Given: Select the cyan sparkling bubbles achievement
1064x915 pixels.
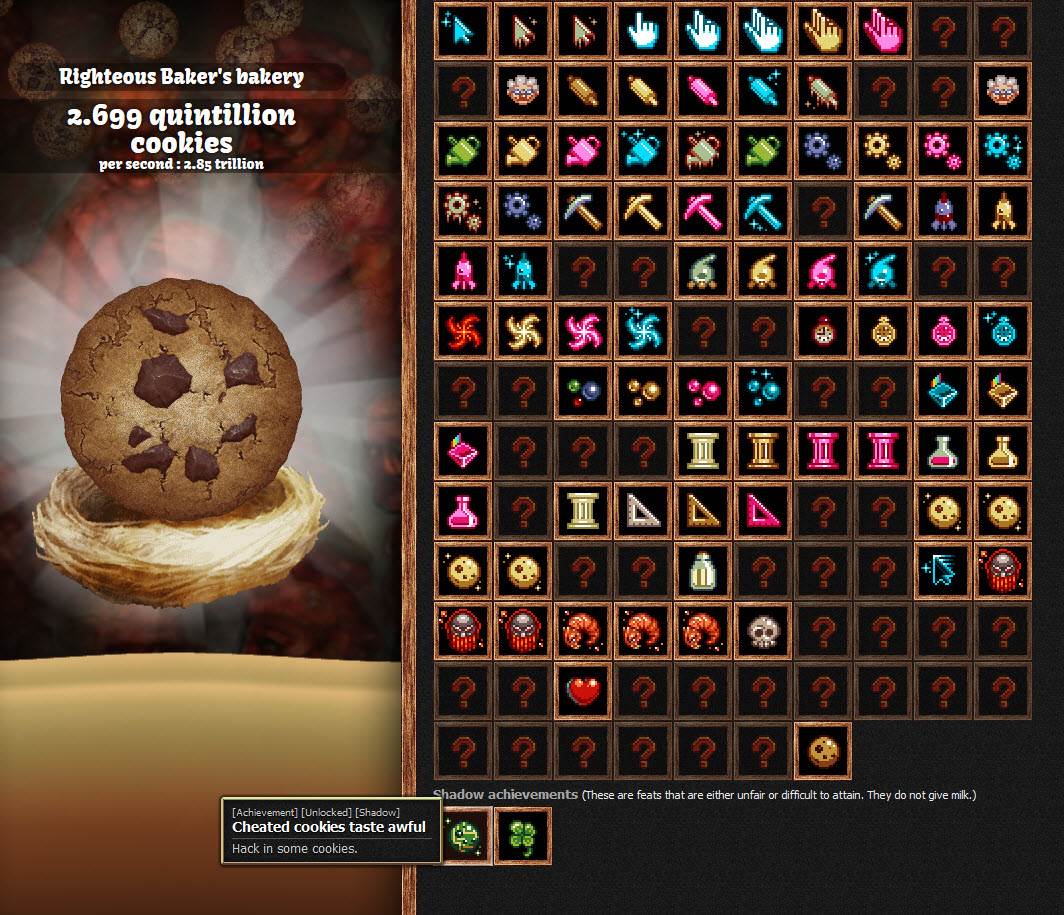Looking at the screenshot, I should click(x=763, y=392).
